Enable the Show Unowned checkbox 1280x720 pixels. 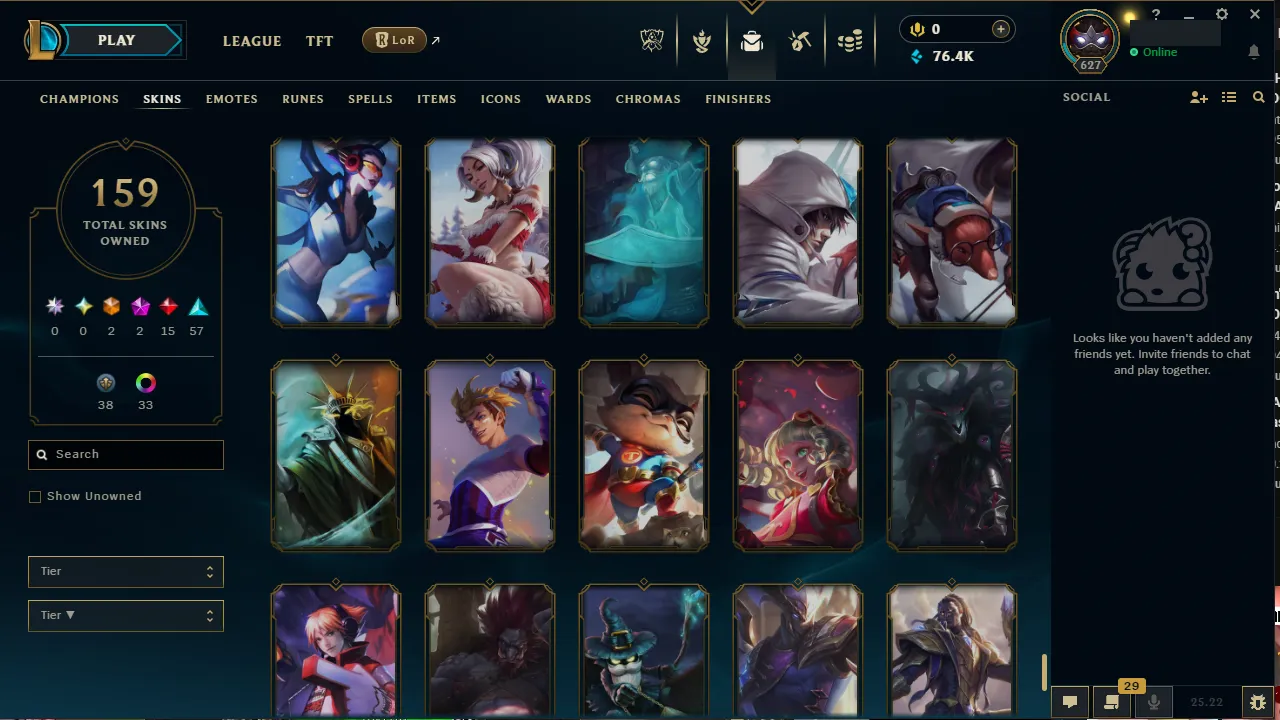(x=35, y=496)
